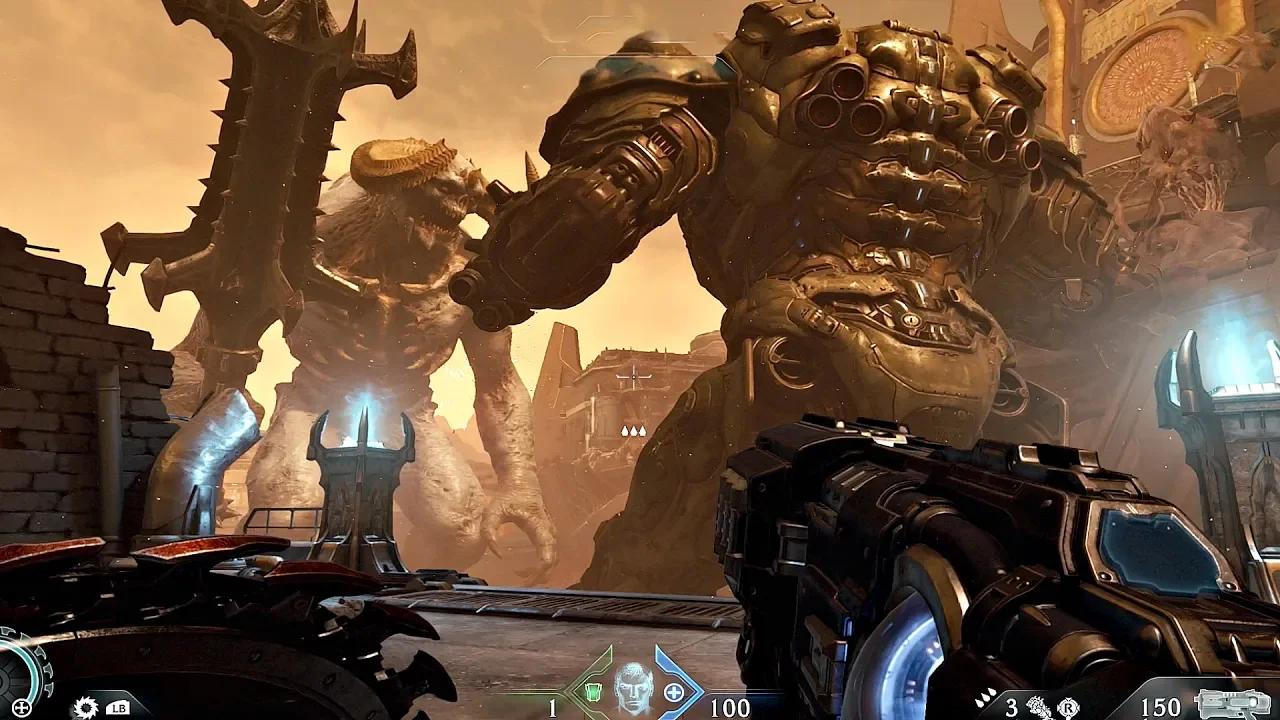Click the circled plus icon under weapon wheel

pyautogui.click(x=21, y=707)
